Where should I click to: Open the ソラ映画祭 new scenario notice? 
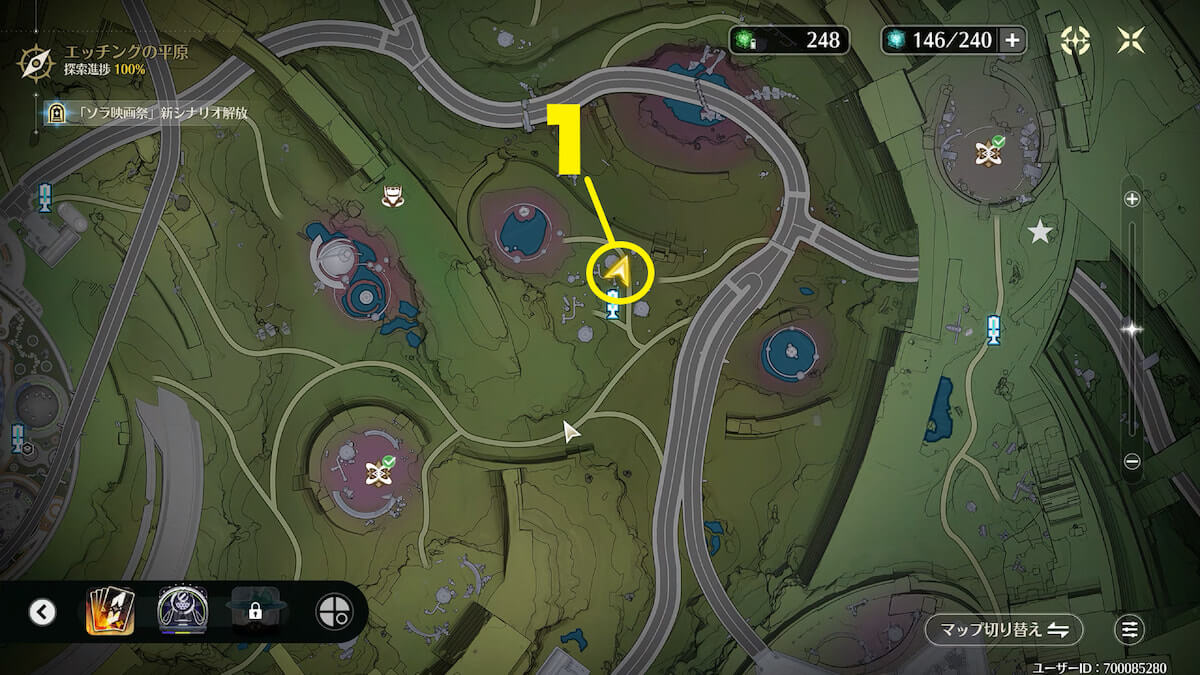pos(147,113)
